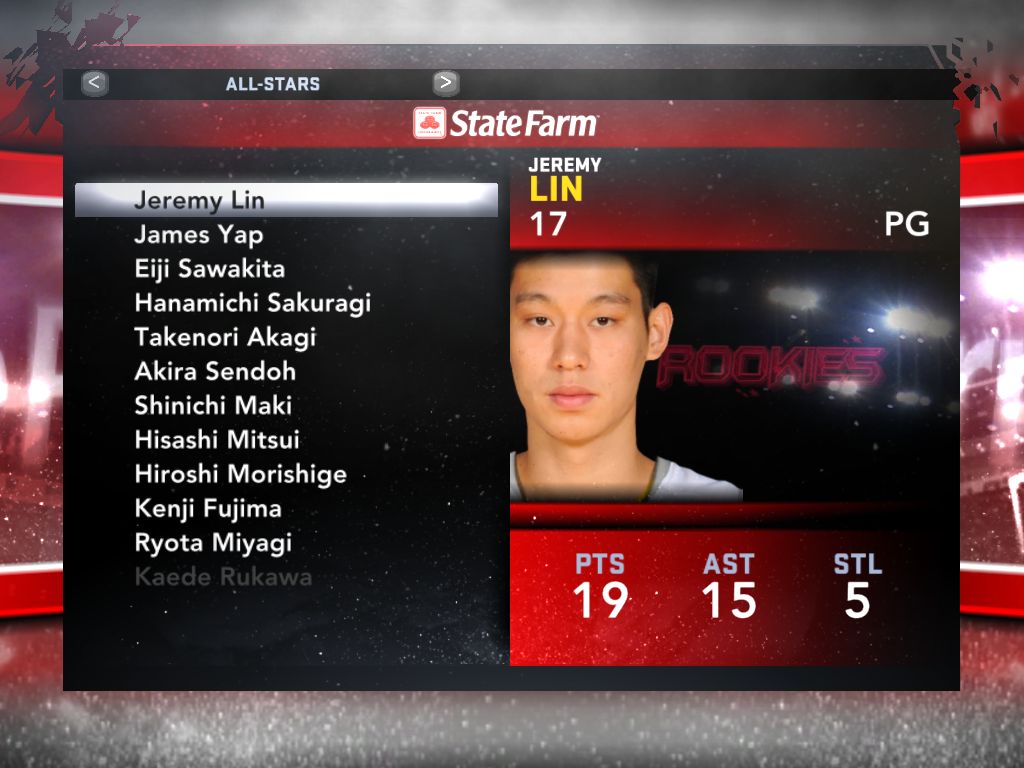Choose James Yap from the roster

198,235
